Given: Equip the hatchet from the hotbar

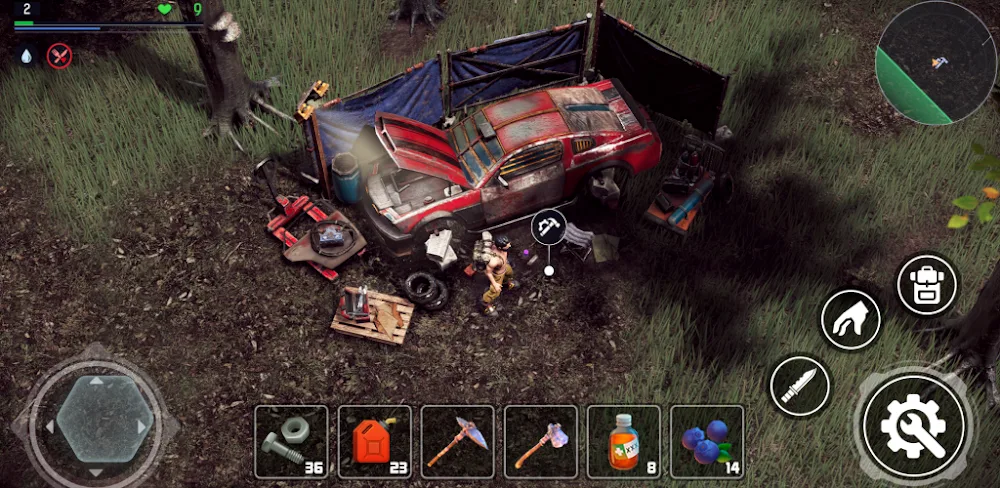Looking at the screenshot, I should (540, 441).
